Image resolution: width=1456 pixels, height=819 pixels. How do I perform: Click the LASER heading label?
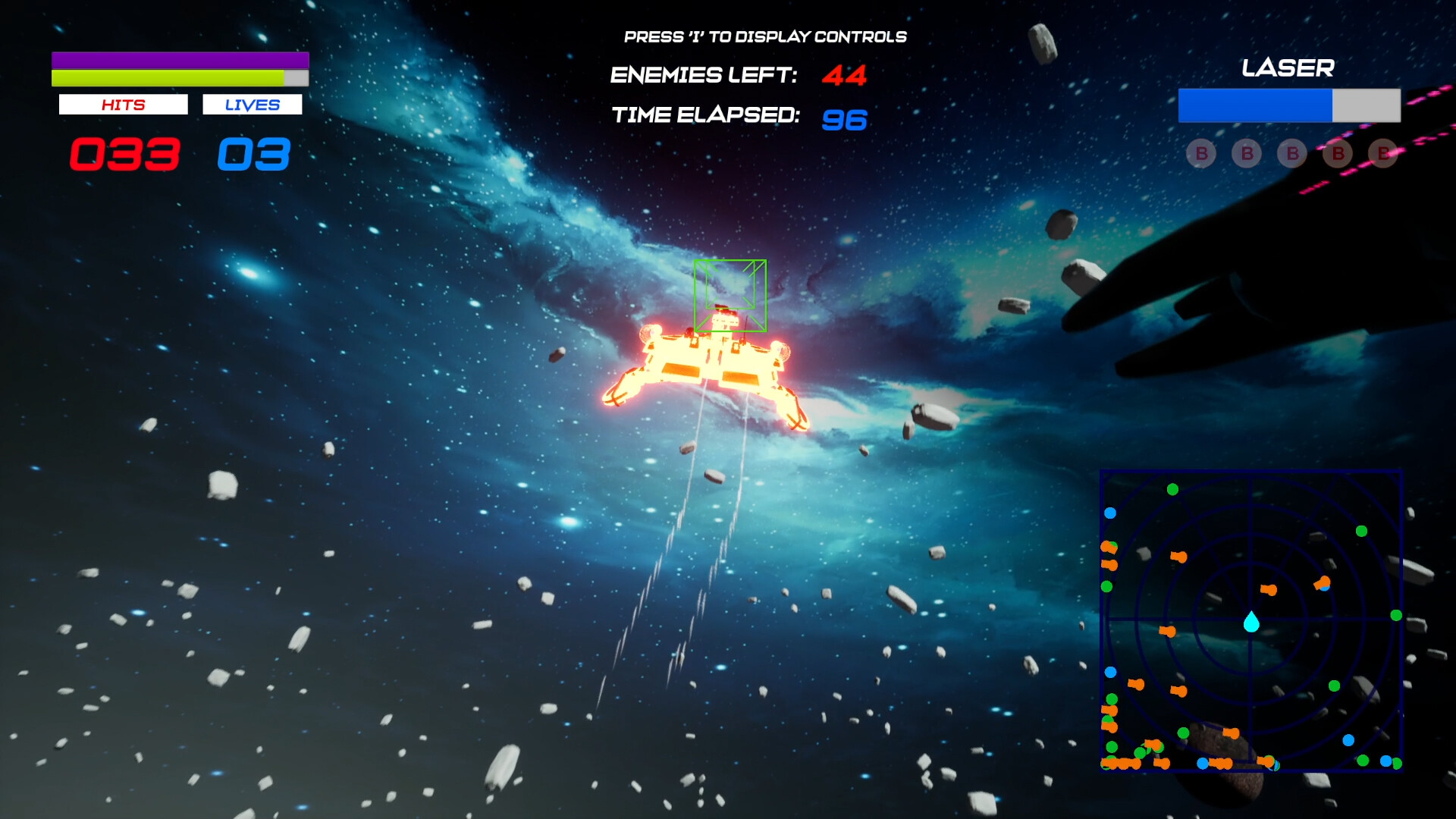(x=1287, y=69)
